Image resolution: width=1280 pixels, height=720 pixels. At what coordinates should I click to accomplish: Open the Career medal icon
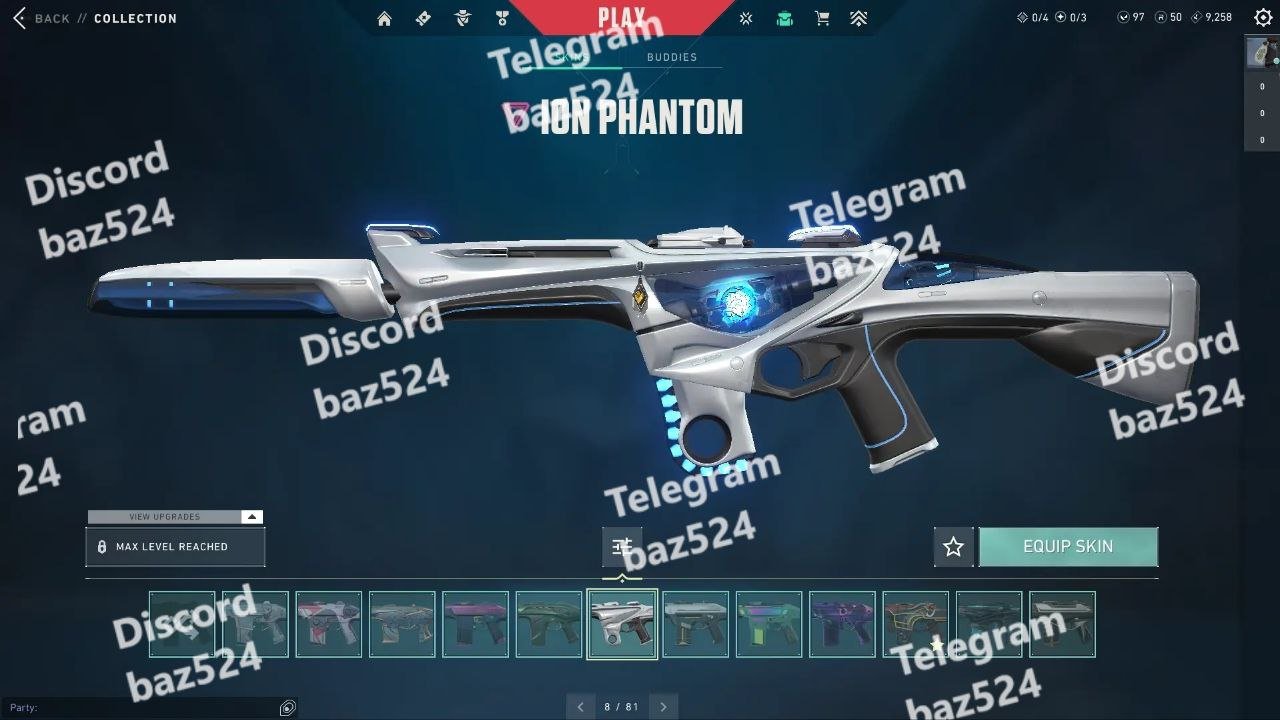[501, 18]
